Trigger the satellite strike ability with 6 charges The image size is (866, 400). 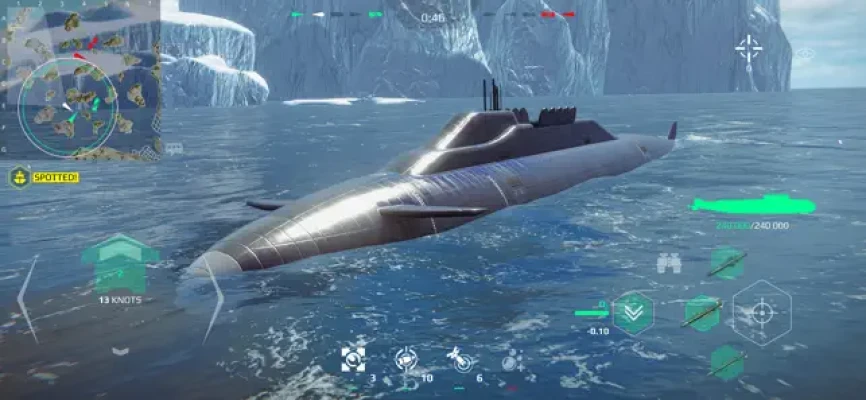click(x=459, y=358)
